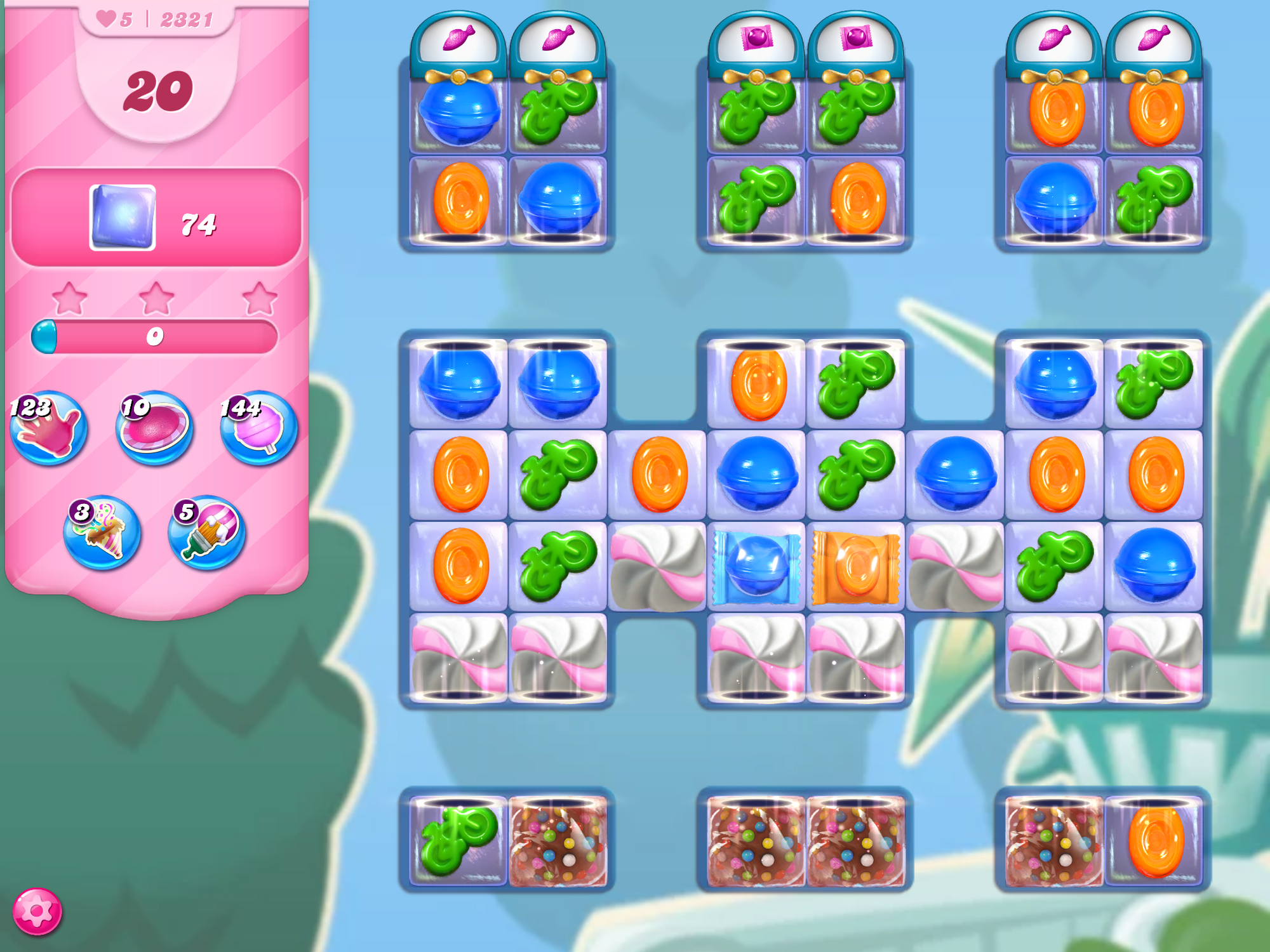The height and width of the screenshot is (952, 1270).
Task: Open the party popper booster
Action: (102, 532)
